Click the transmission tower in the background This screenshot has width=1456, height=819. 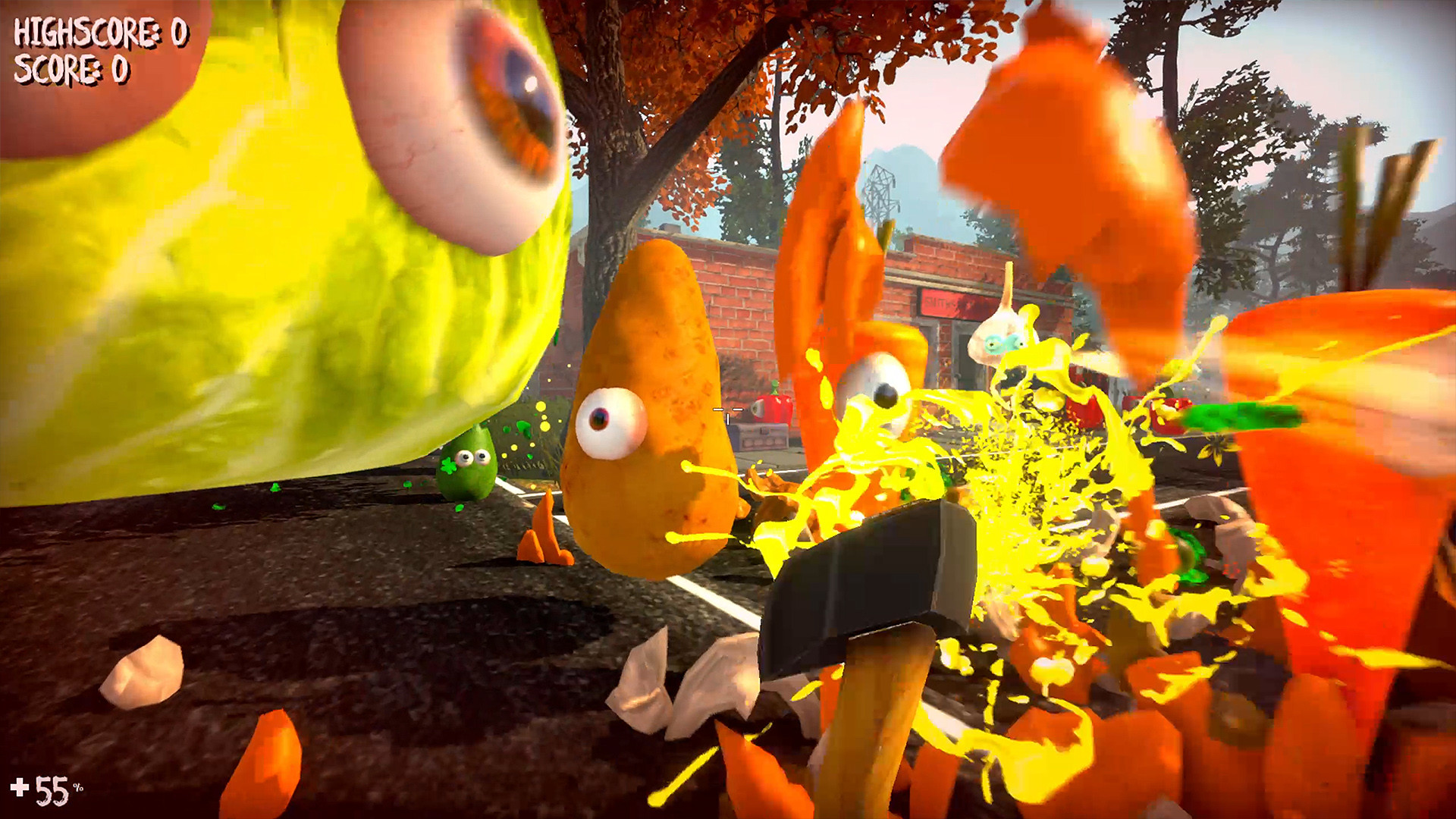click(x=880, y=191)
